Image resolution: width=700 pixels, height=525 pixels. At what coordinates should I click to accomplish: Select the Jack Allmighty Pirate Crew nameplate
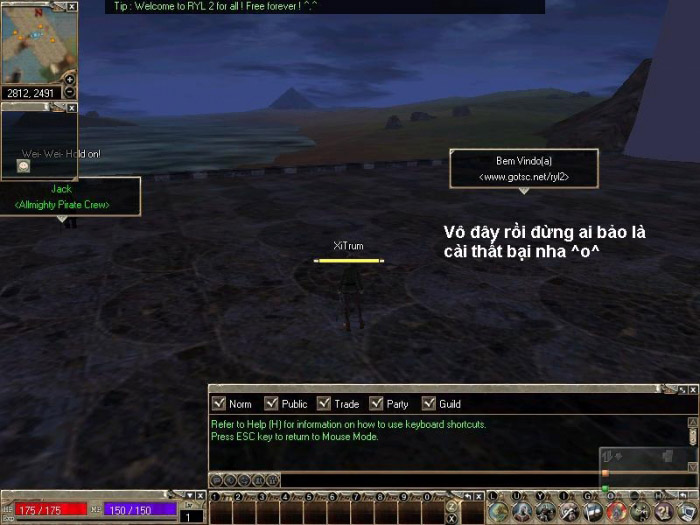62,196
